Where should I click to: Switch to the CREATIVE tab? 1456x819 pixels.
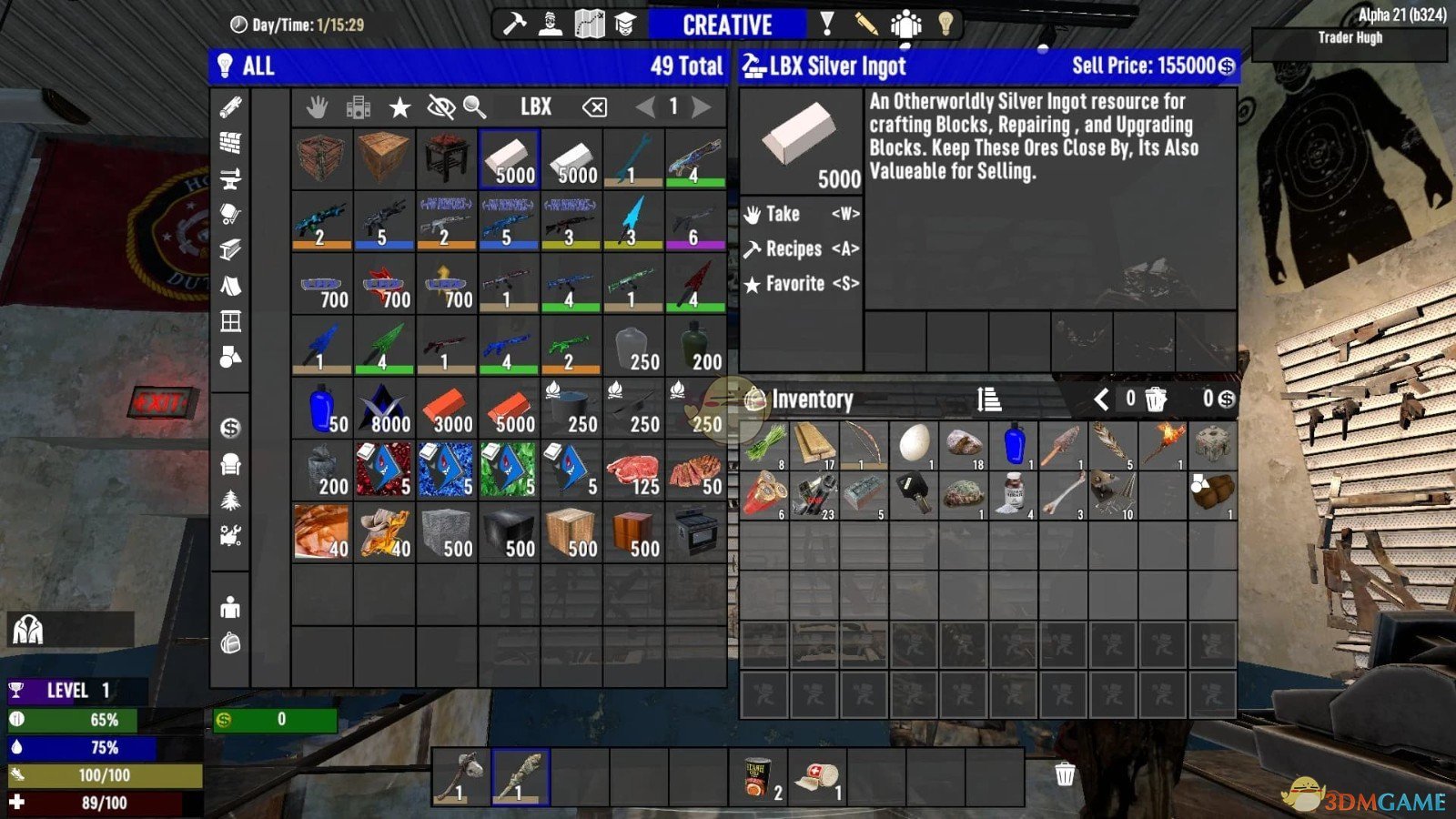[x=728, y=24]
